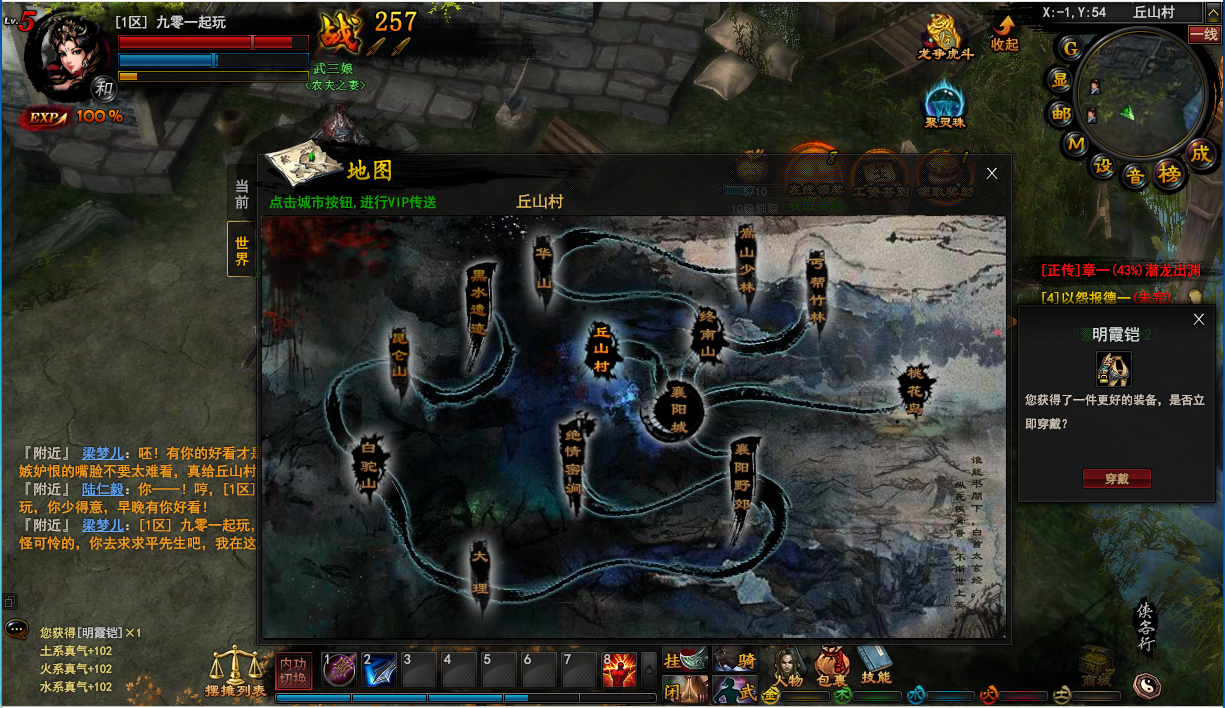The image size is (1225, 708).
Task: Close the map window
Action: [x=992, y=173]
